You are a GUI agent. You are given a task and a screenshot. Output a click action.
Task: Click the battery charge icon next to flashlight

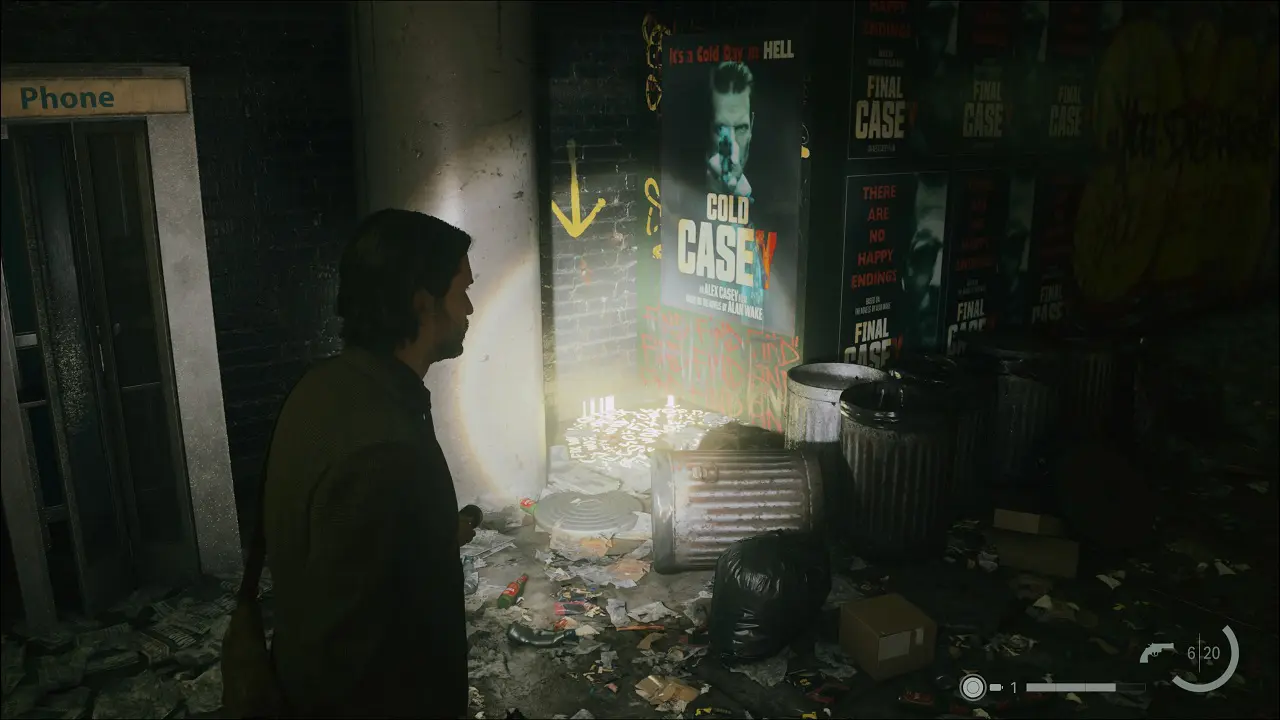coord(995,688)
